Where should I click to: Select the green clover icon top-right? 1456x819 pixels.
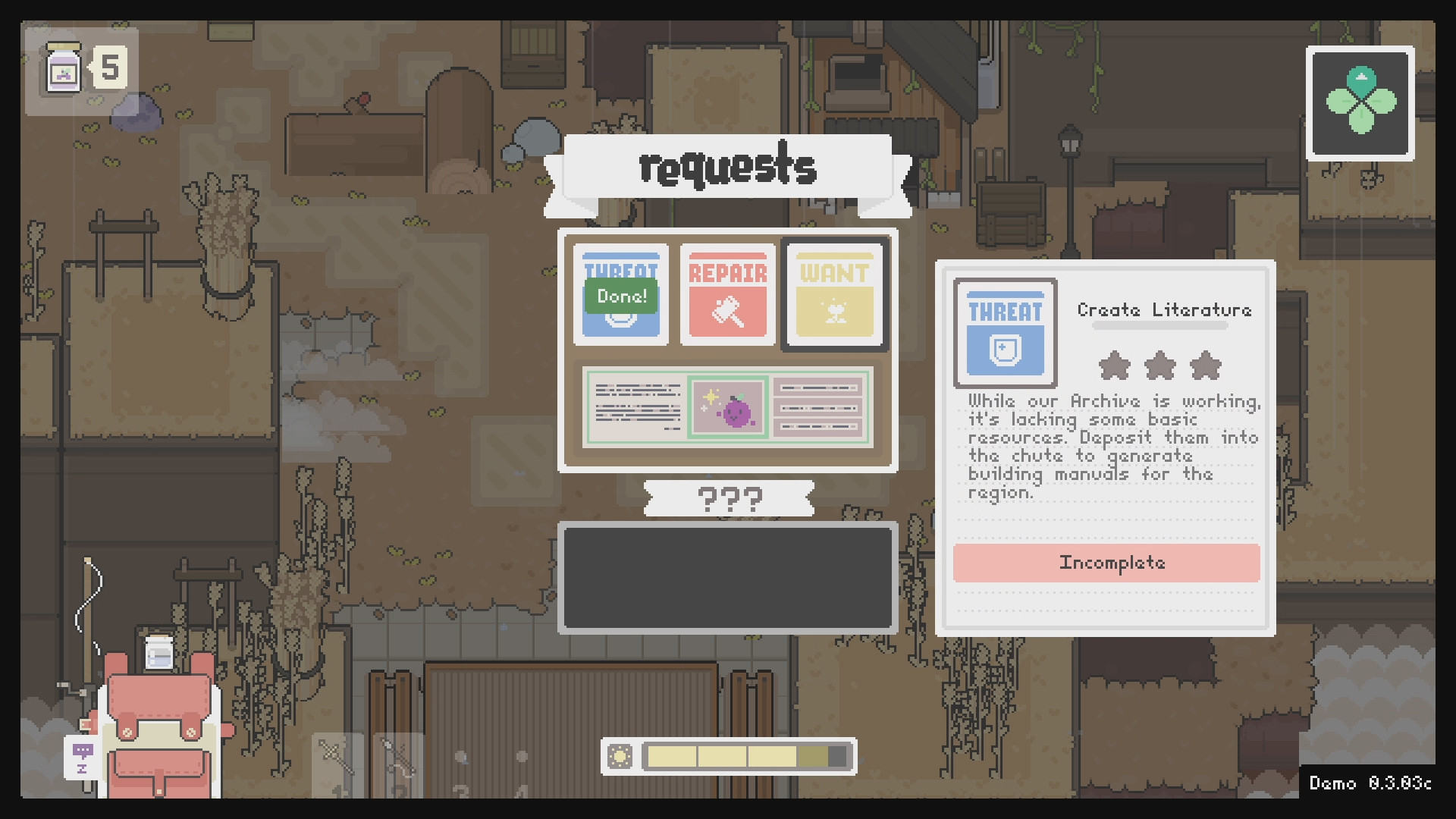[x=1360, y=104]
